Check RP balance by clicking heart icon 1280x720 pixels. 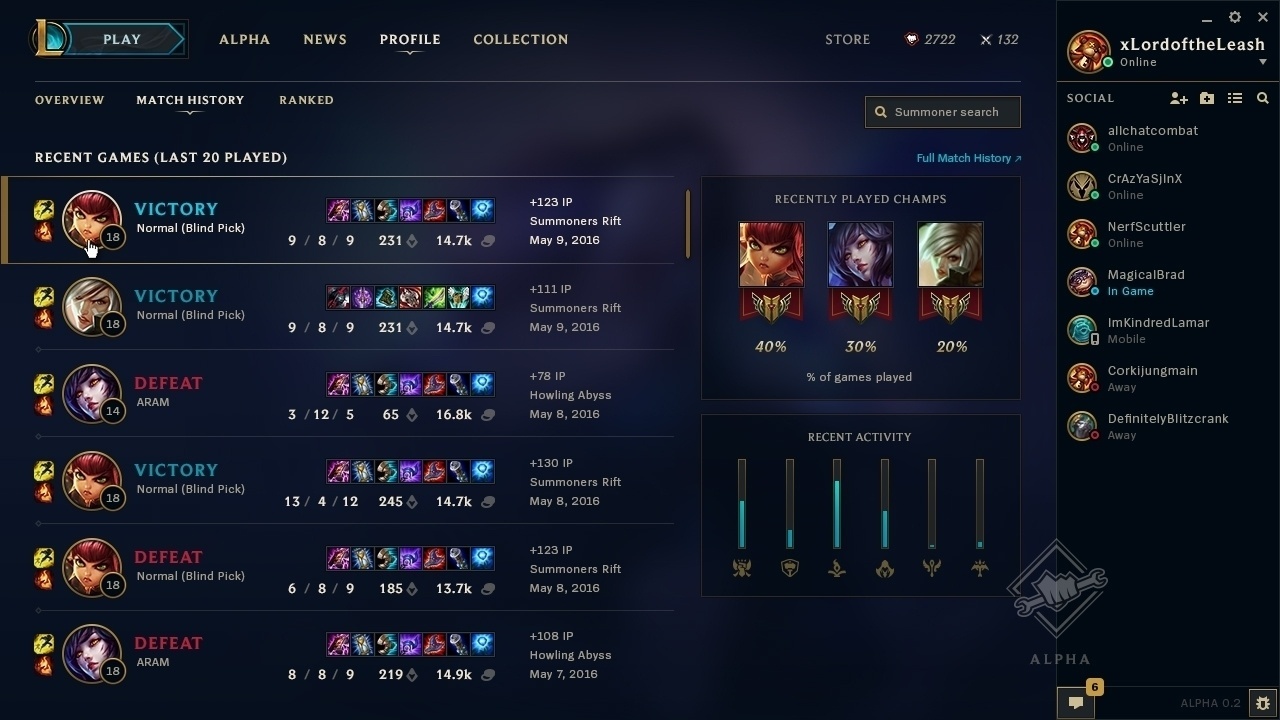pyautogui.click(x=911, y=39)
